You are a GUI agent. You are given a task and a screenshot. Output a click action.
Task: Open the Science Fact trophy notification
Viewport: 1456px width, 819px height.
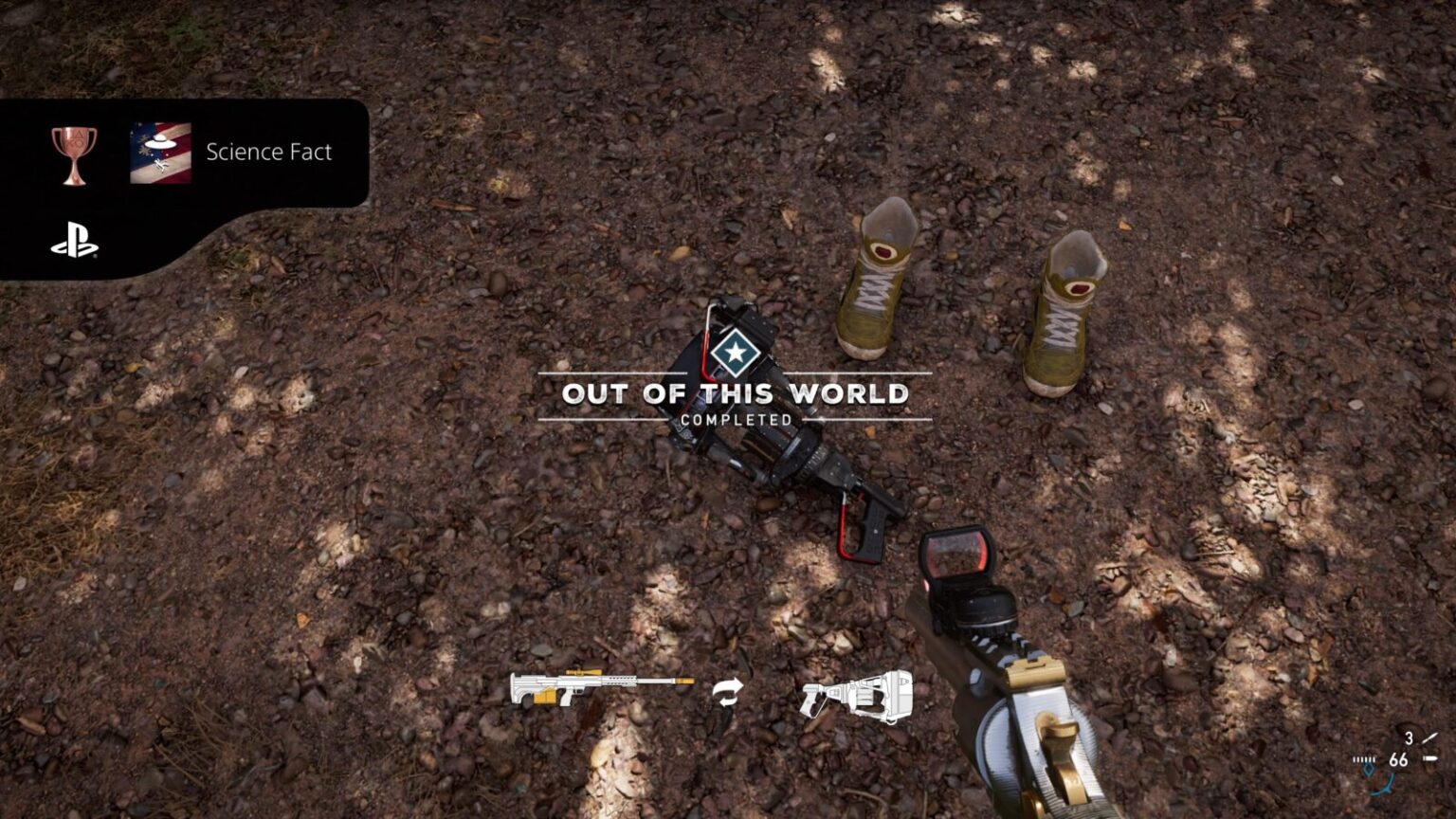click(x=268, y=153)
